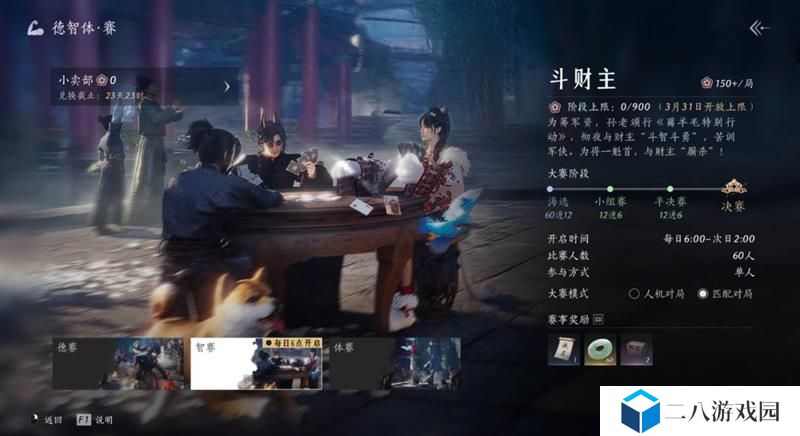Choose 匹配对局 match mode
800x436 pixels.
(703, 294)
